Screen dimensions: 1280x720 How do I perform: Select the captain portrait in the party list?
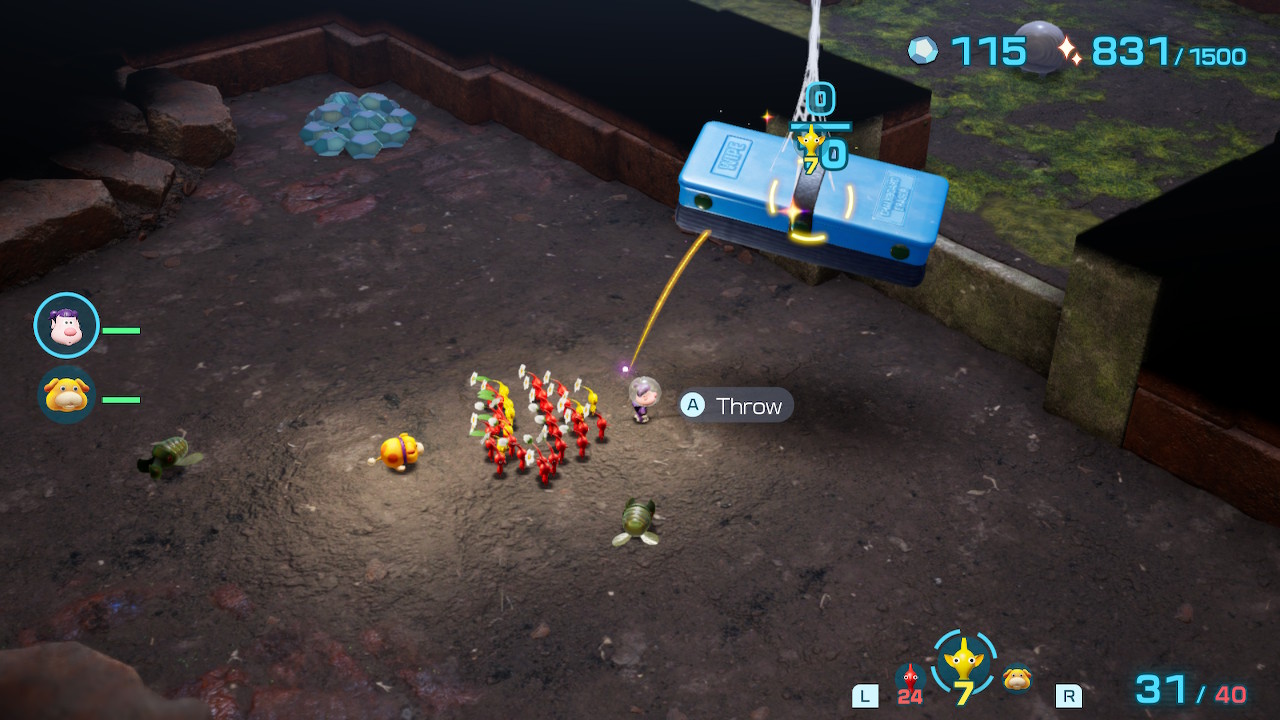(66, 326)
